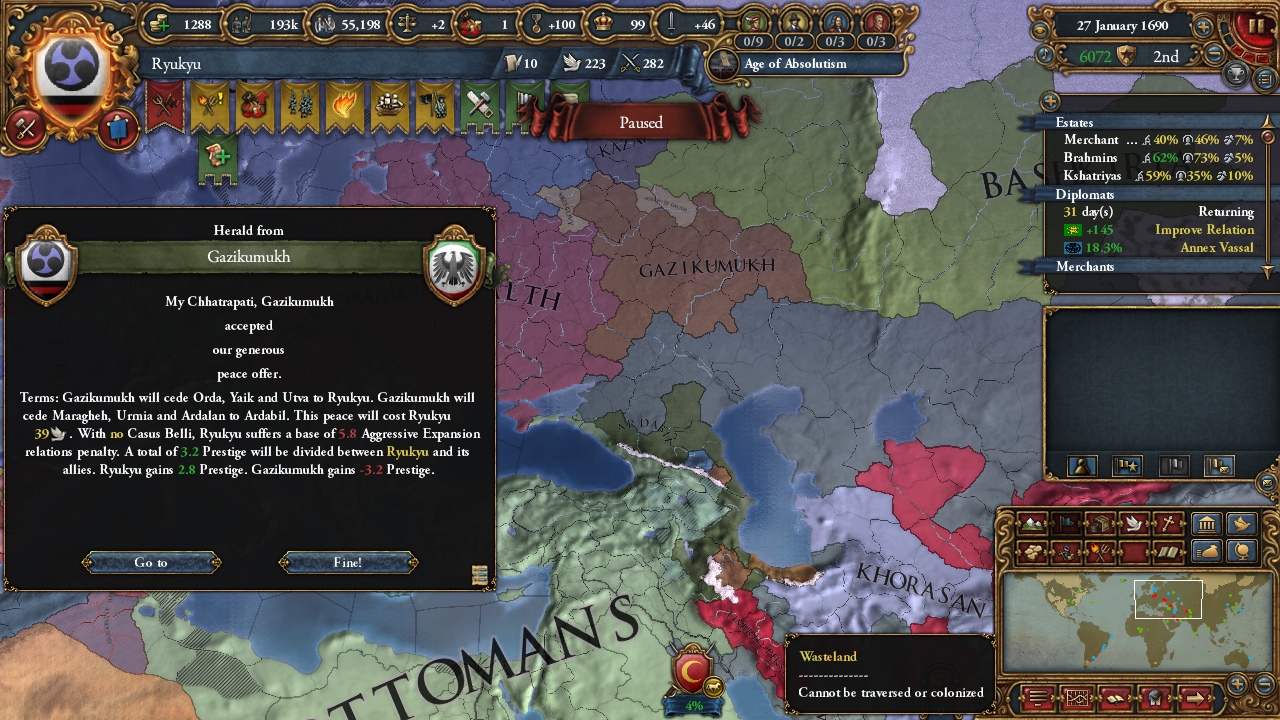1280x720 pixels.
Task: Expand the Merchants section header
Action: point(1084,267)
